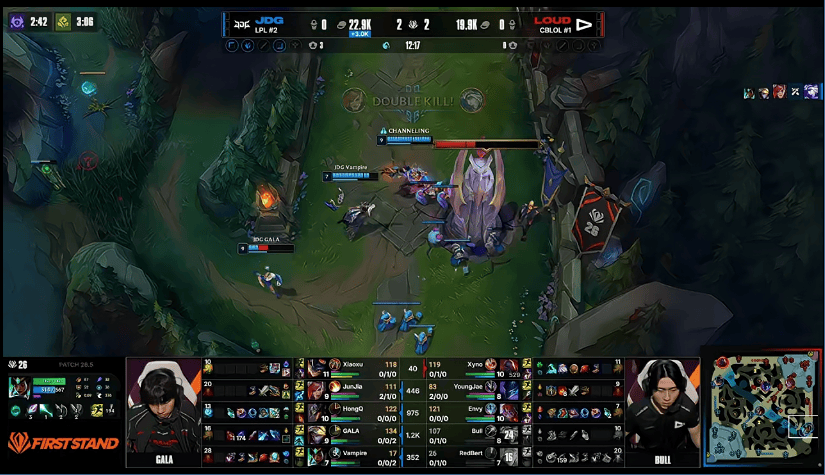Click the yellow dragon timer icon
The image size is (825, 475).
pyautogui.click(x=63, y=20)
